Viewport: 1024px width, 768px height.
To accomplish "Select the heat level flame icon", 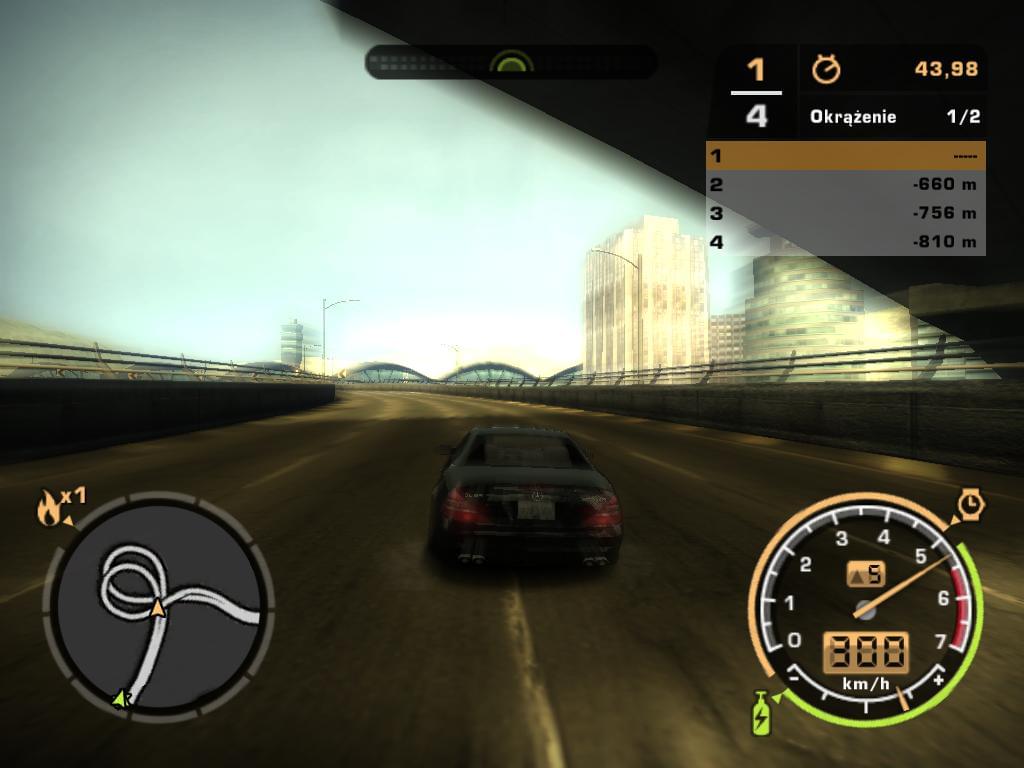I will [48, 509].
